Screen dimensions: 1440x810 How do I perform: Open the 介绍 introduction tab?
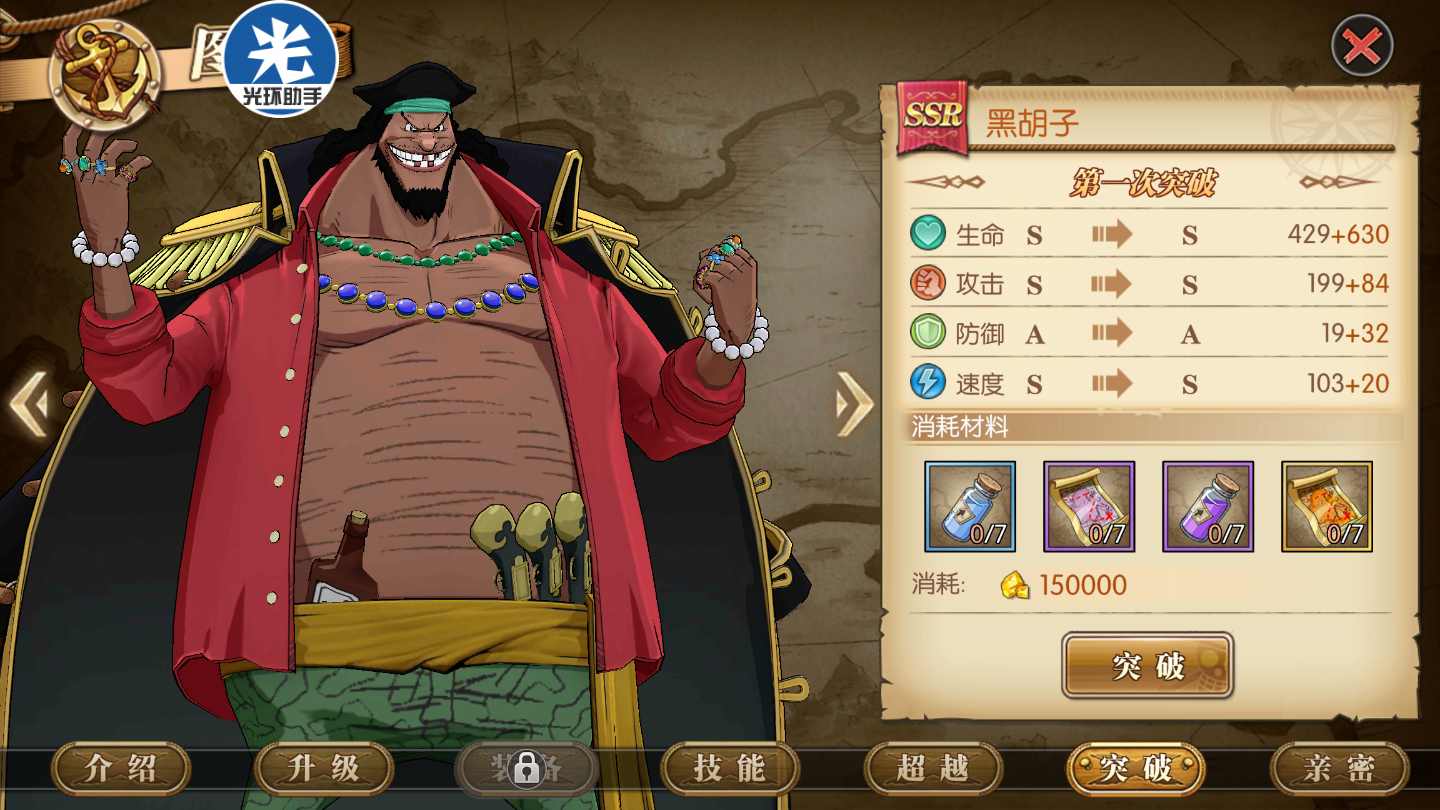tap(121, 768)
